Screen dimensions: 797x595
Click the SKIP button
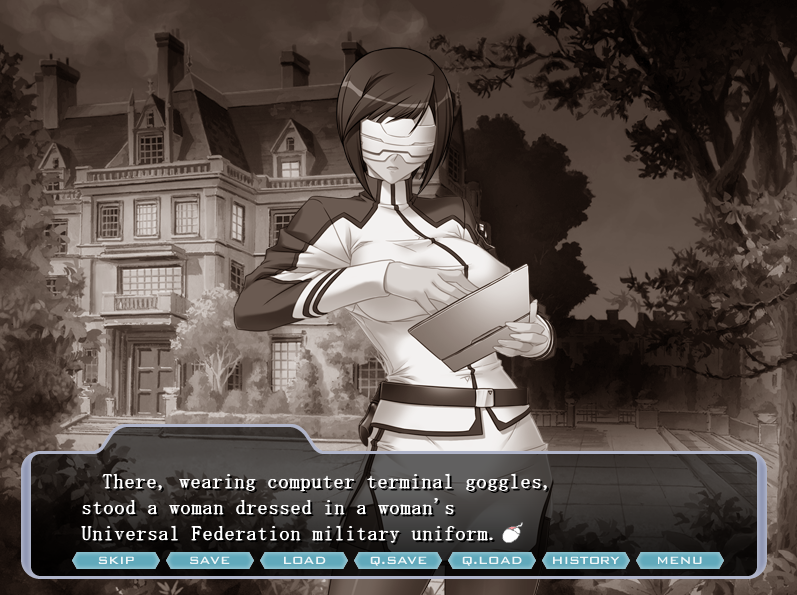point(116,560)
